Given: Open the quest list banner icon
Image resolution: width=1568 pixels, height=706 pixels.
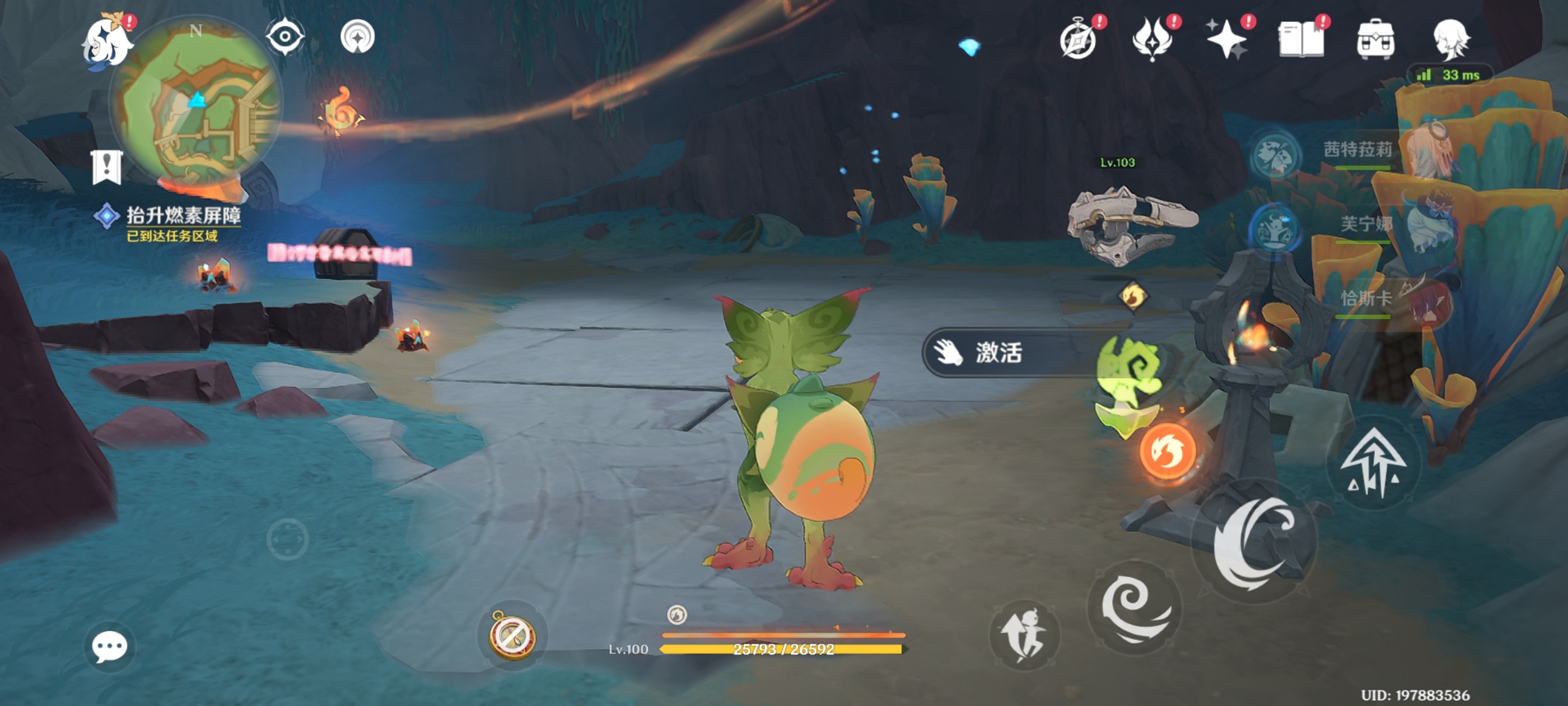Looking at the screenshot, I should (107, 167).
